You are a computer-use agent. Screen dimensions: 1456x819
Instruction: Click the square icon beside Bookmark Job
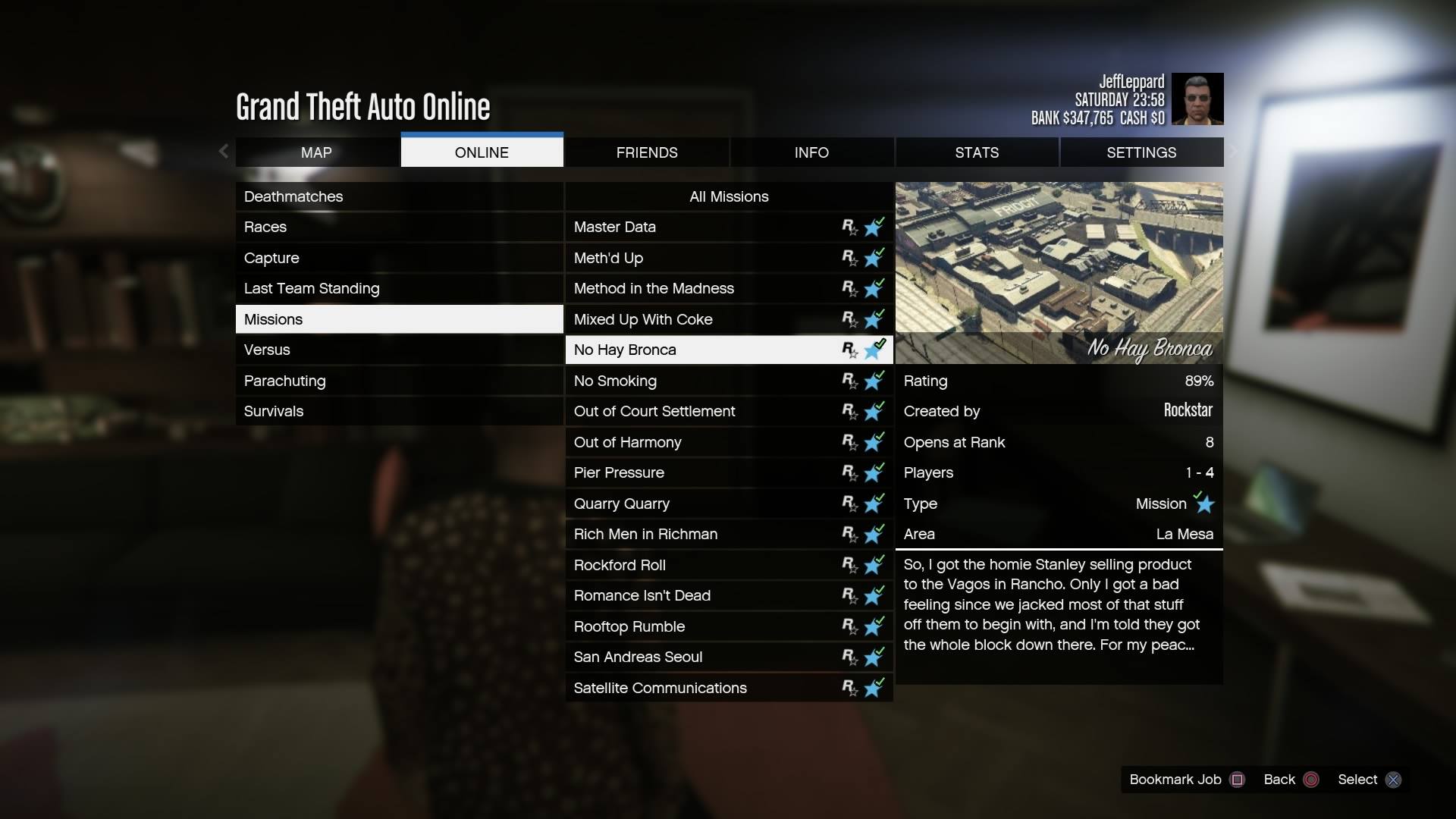pos(1237,779)
